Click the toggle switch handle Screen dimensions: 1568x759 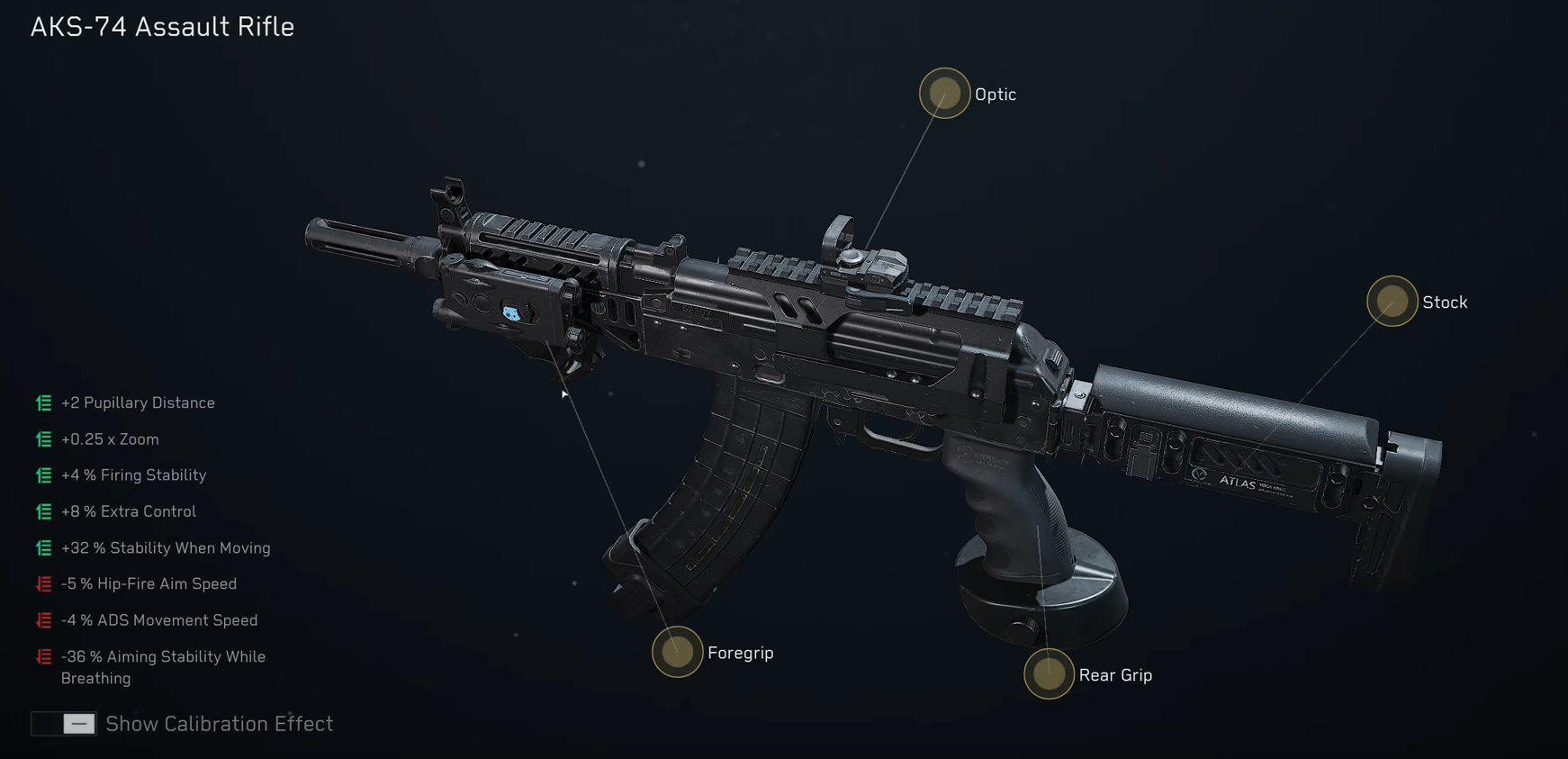click(78, 723)
